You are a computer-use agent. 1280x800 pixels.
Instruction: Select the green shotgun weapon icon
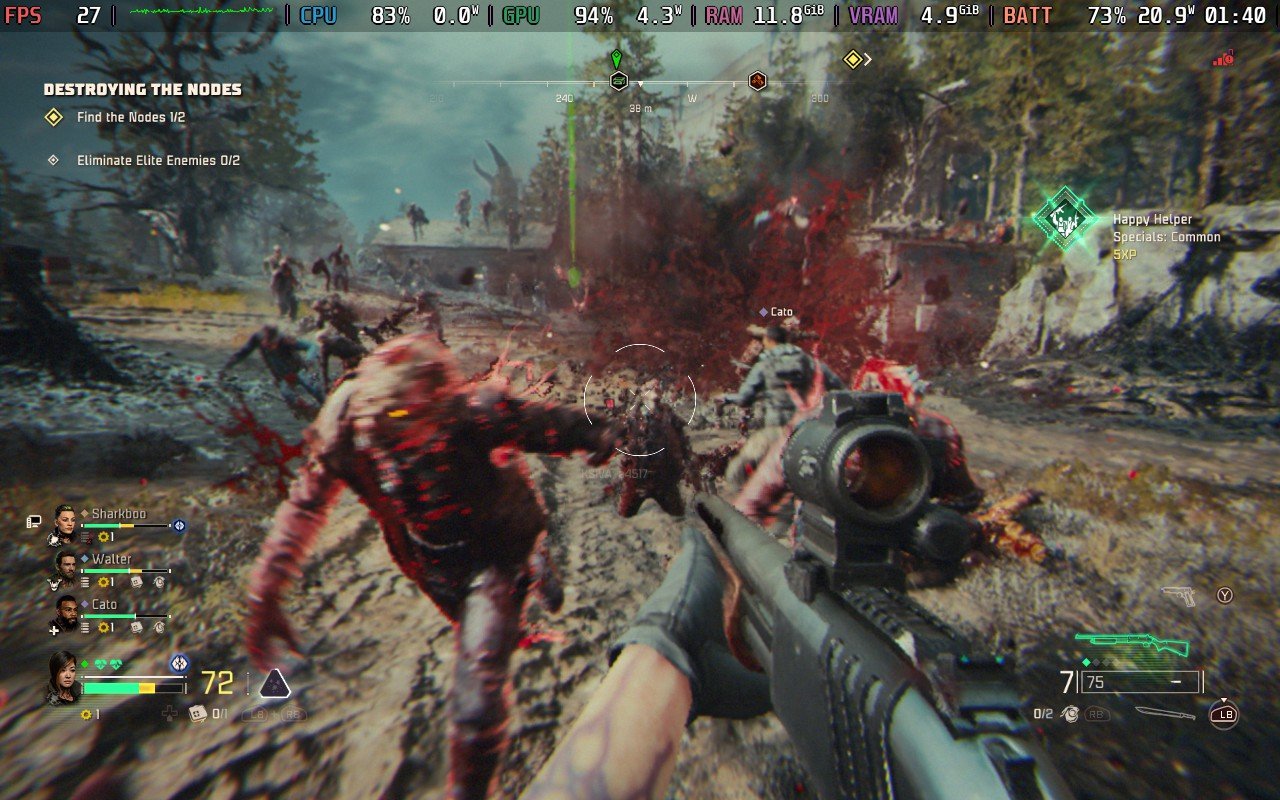(x=1132, y=643)
